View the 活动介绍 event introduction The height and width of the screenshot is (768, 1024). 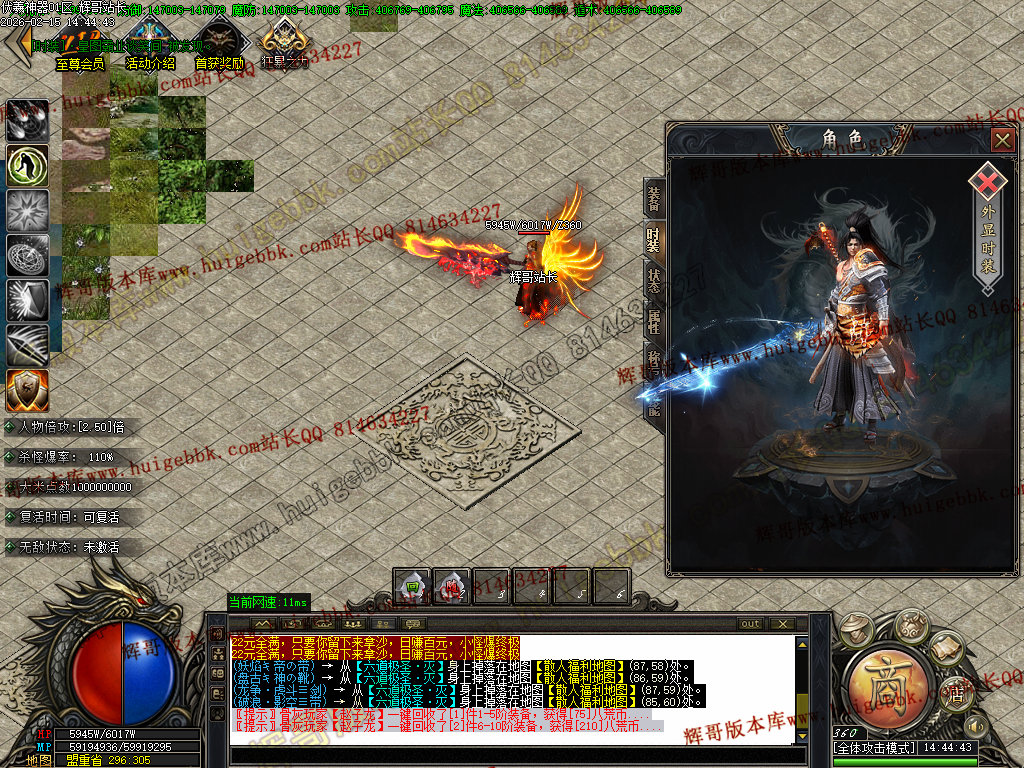coord(150,45)
